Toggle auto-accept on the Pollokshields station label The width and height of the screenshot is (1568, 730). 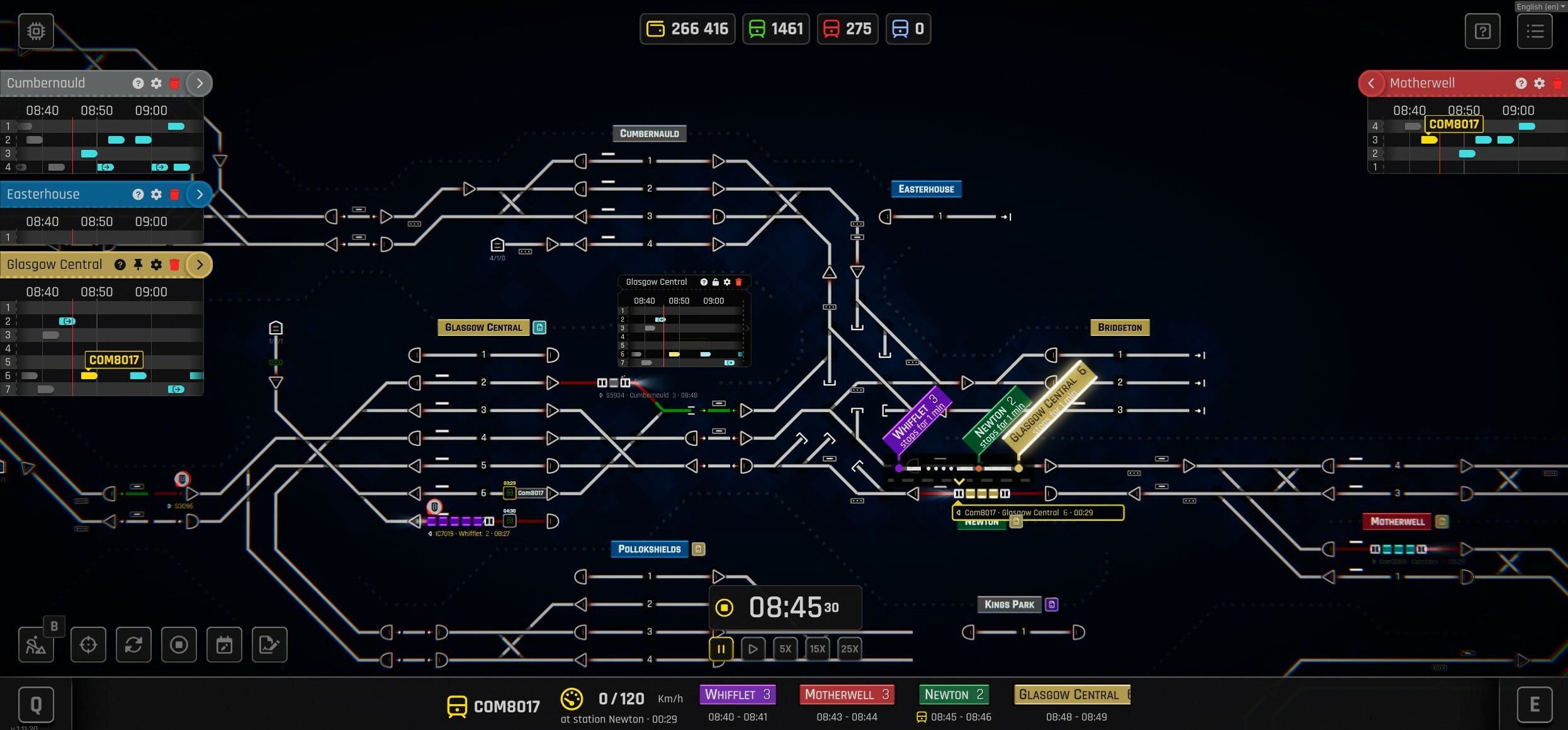click(x=698, y=549)
